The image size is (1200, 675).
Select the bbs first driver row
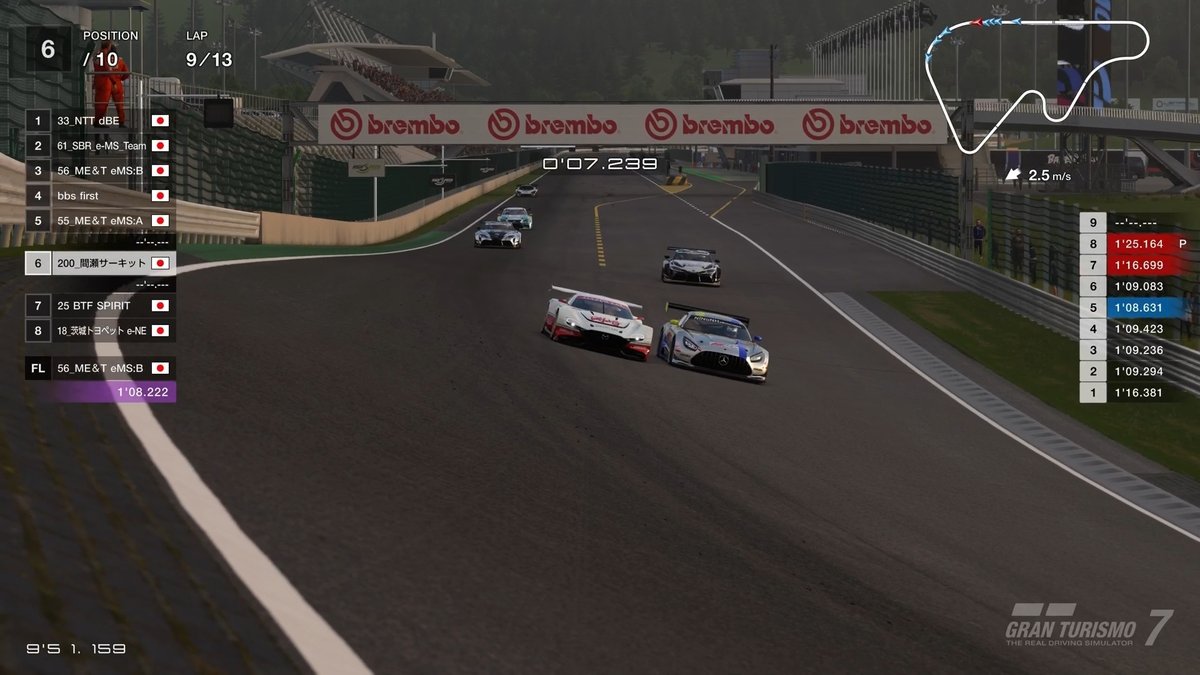tap(100, 196)
